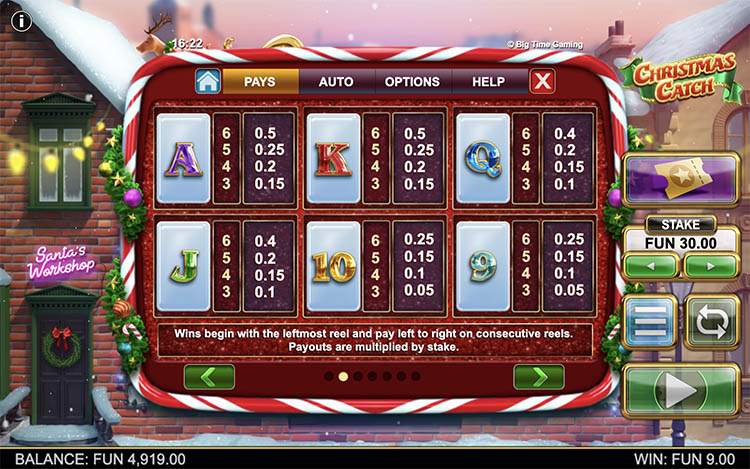Screen dimensions: 750x469
Task: Spin the reels with play button
Action: point(681,390)
